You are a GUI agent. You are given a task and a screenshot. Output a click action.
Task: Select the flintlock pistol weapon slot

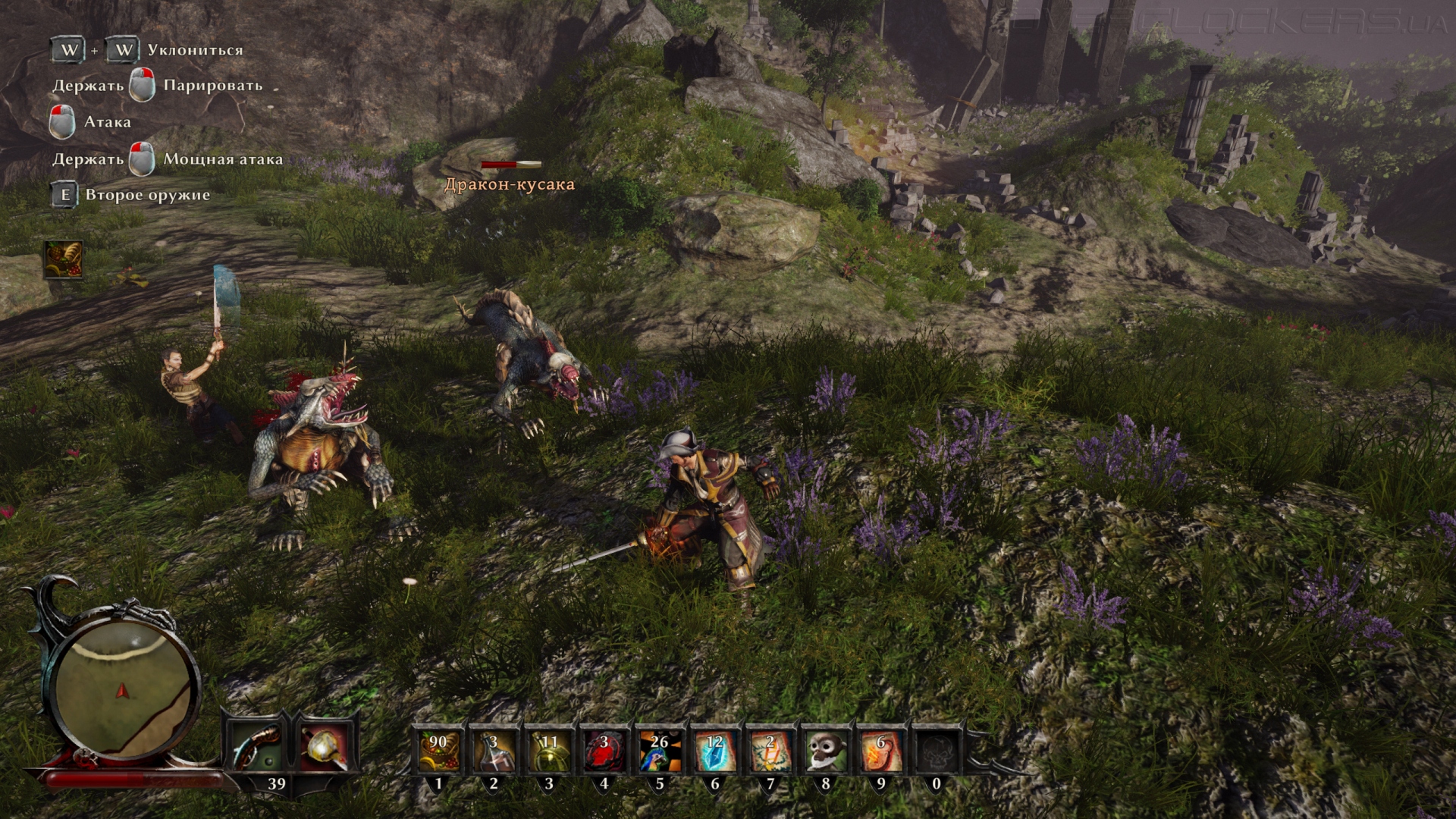pos(256,748)
